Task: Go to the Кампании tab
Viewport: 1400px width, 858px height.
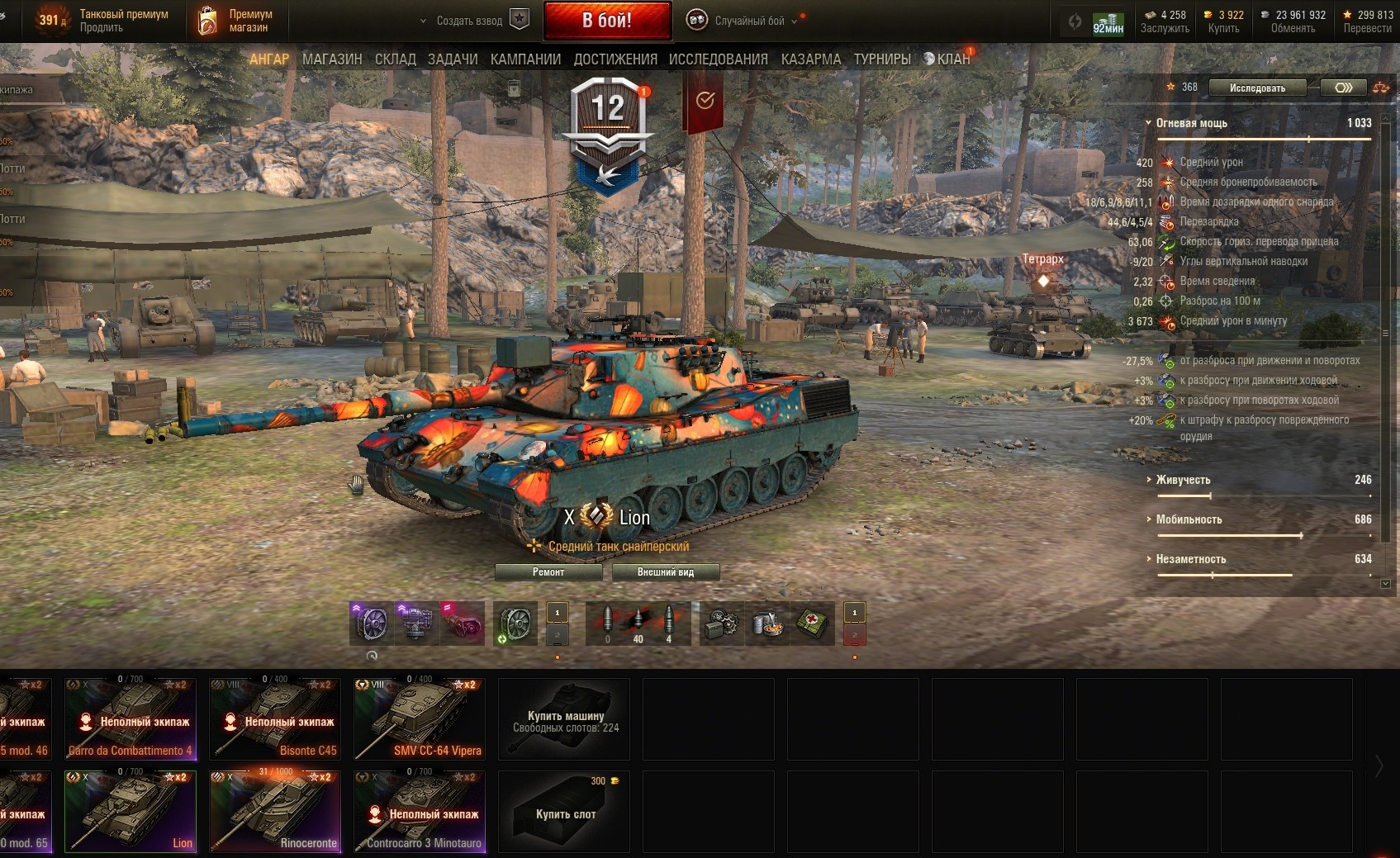Action: pos(525,59)
